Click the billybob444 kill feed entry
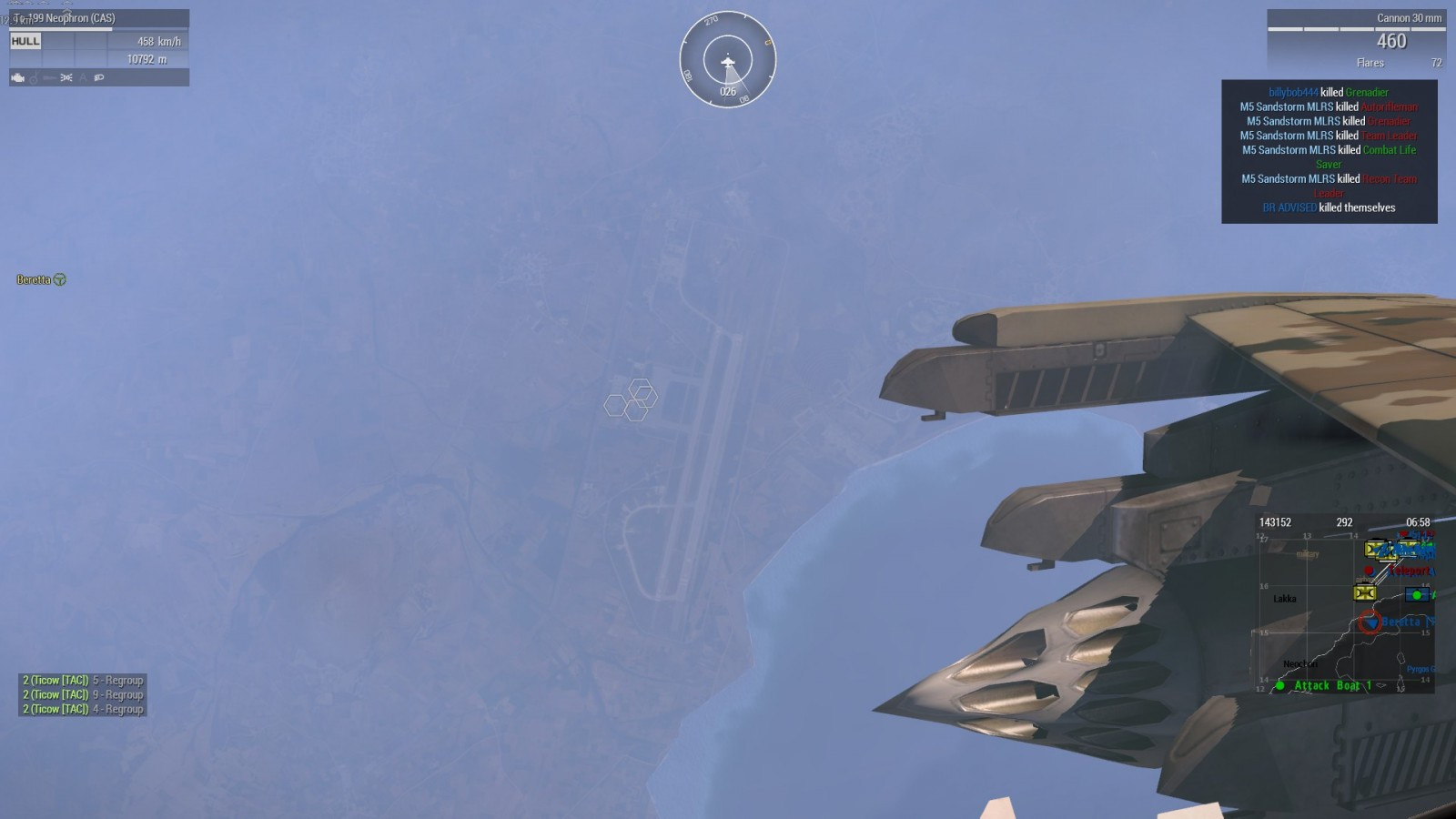The image size is (1456, 819). [1329, 92]
